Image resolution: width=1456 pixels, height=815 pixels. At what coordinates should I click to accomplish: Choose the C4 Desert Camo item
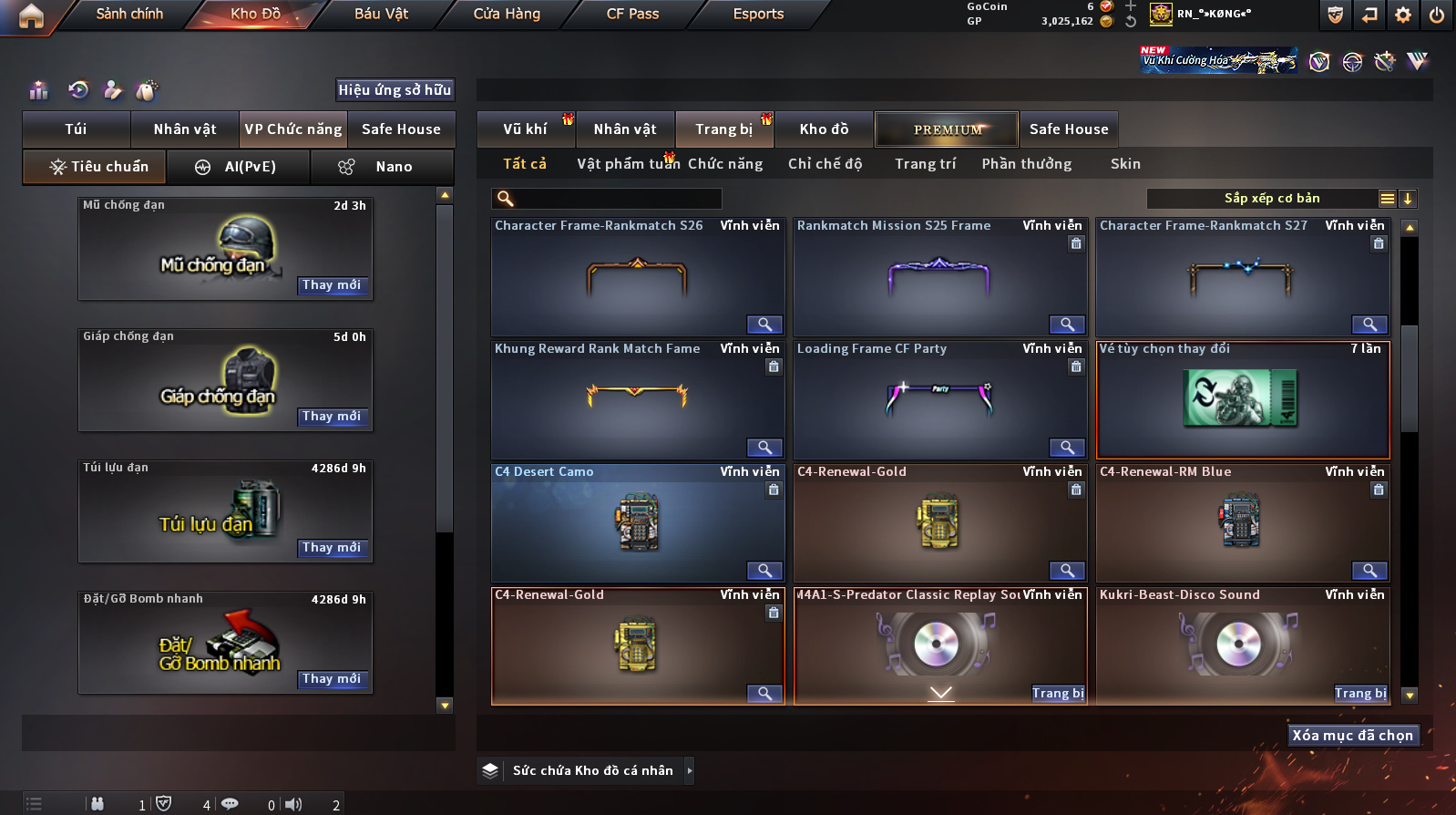(x=637, y=523)
